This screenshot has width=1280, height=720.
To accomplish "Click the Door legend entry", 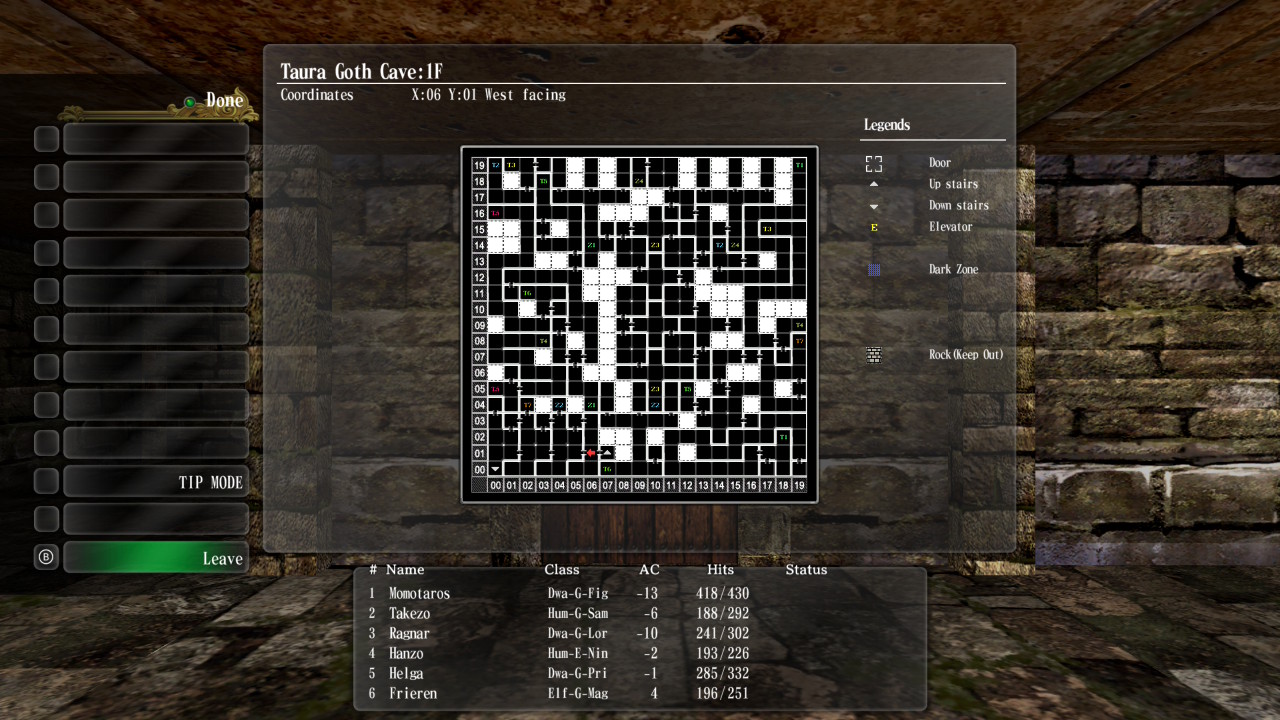I will (x=939, y=163).
